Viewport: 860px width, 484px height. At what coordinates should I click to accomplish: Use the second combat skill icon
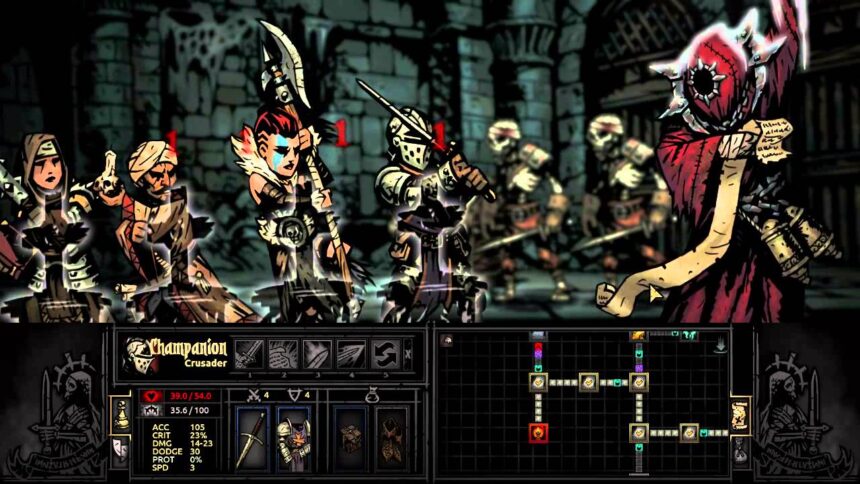[x=283, y=352]
